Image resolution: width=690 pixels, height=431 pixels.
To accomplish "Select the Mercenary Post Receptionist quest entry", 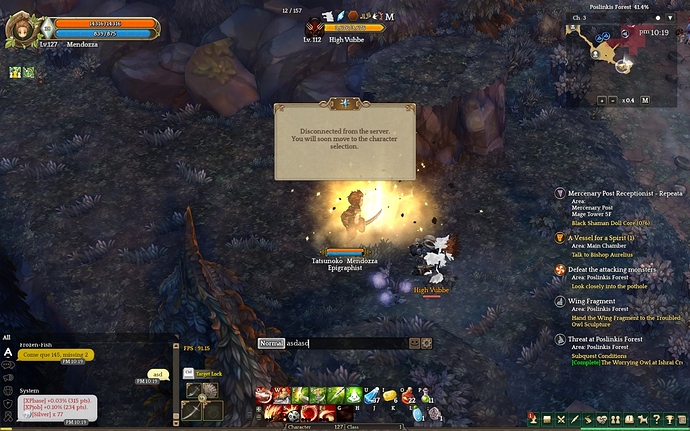I will (x=620, y=192).
